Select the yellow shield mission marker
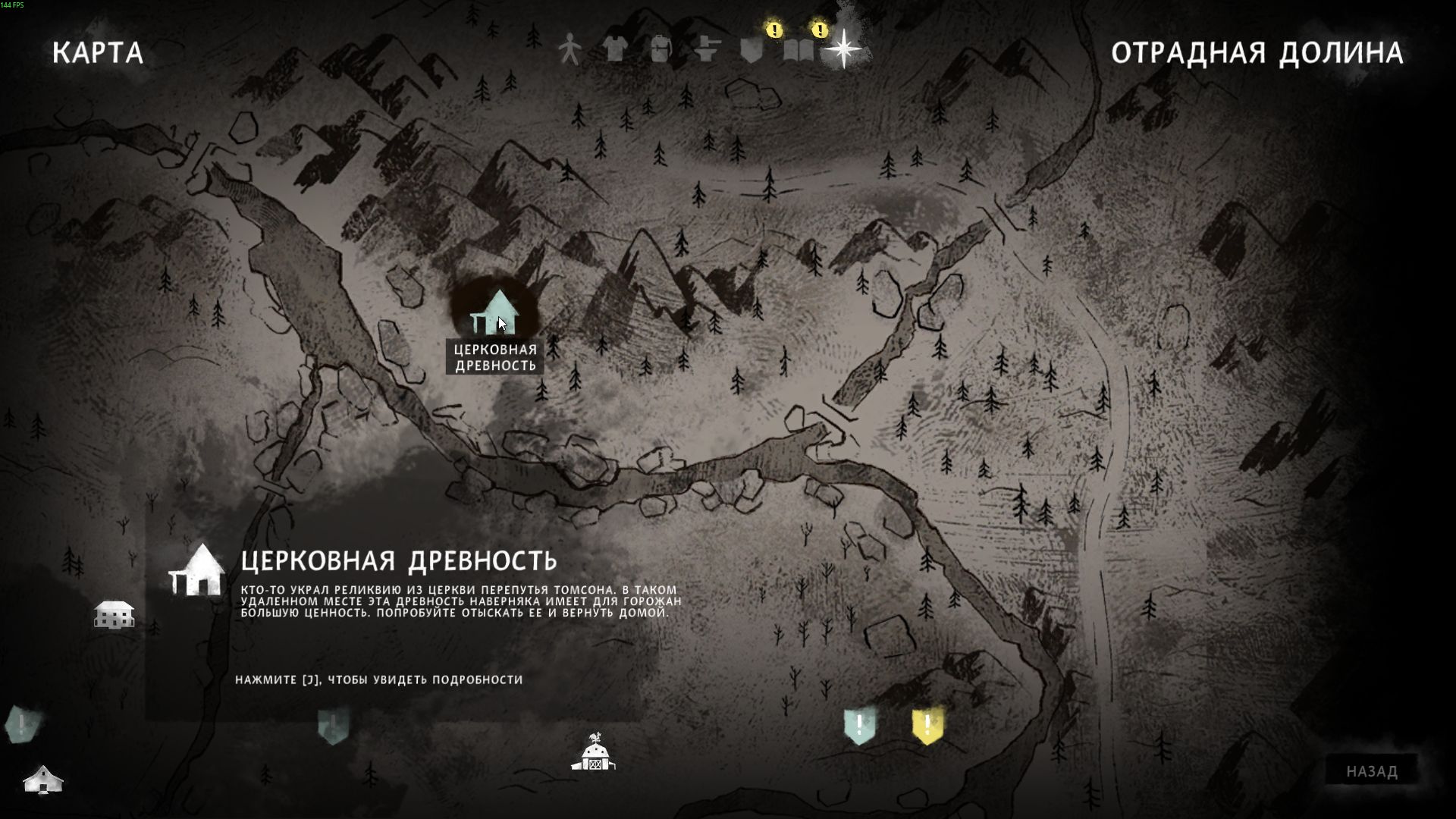The width and height of the screenshot is (1456, 819). tap(927, 726)
